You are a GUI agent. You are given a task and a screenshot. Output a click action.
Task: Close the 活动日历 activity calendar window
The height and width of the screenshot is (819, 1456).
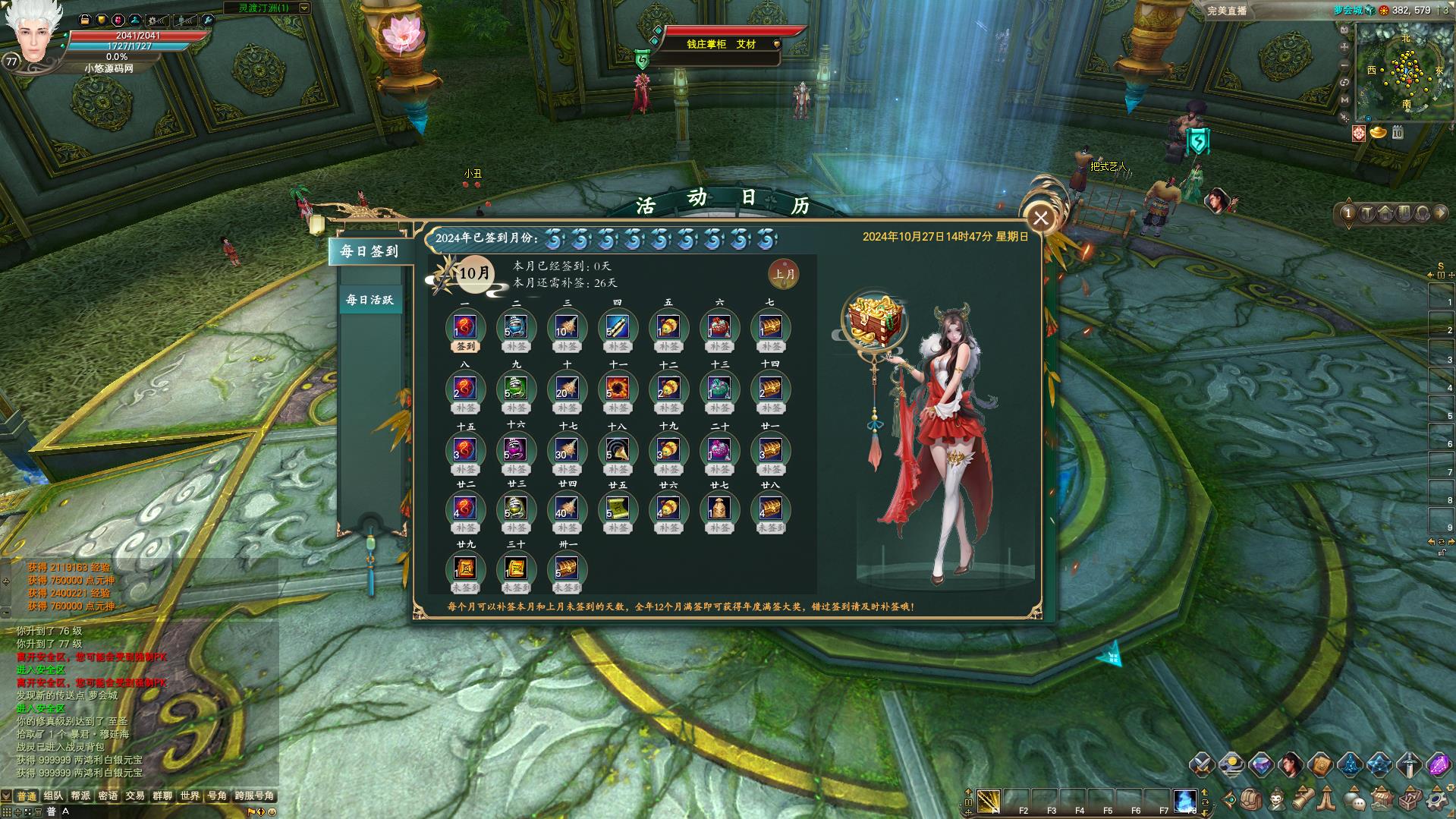coord(1040,219)
